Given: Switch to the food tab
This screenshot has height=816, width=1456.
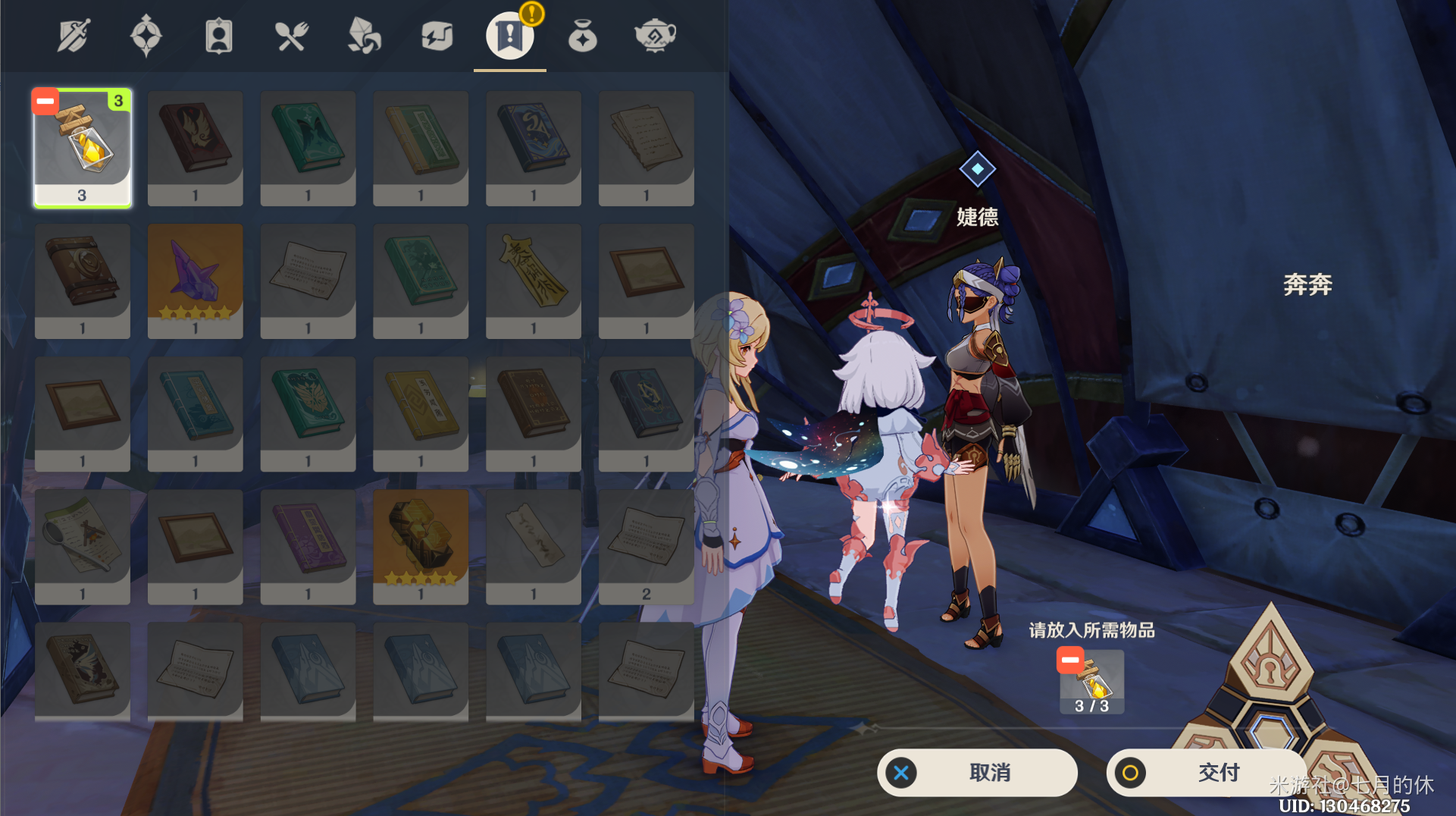Looking at the screenshot, I should [291, 36].
